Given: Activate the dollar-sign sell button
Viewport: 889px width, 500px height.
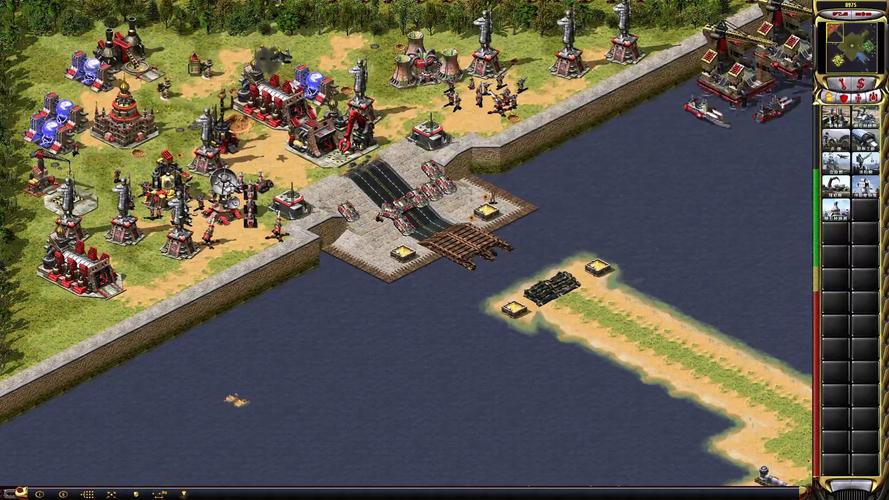Looking at the screenshot, I should coord(861,83).
